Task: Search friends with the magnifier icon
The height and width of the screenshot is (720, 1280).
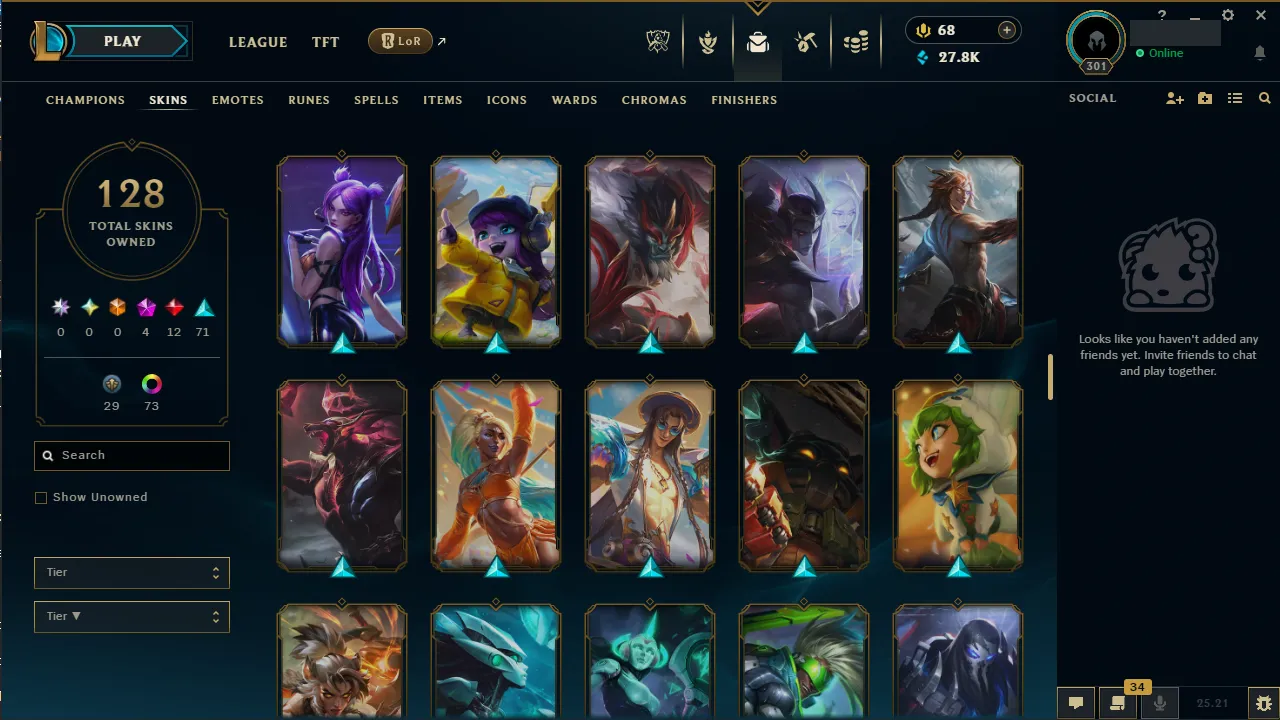Action: (1264, 98)
